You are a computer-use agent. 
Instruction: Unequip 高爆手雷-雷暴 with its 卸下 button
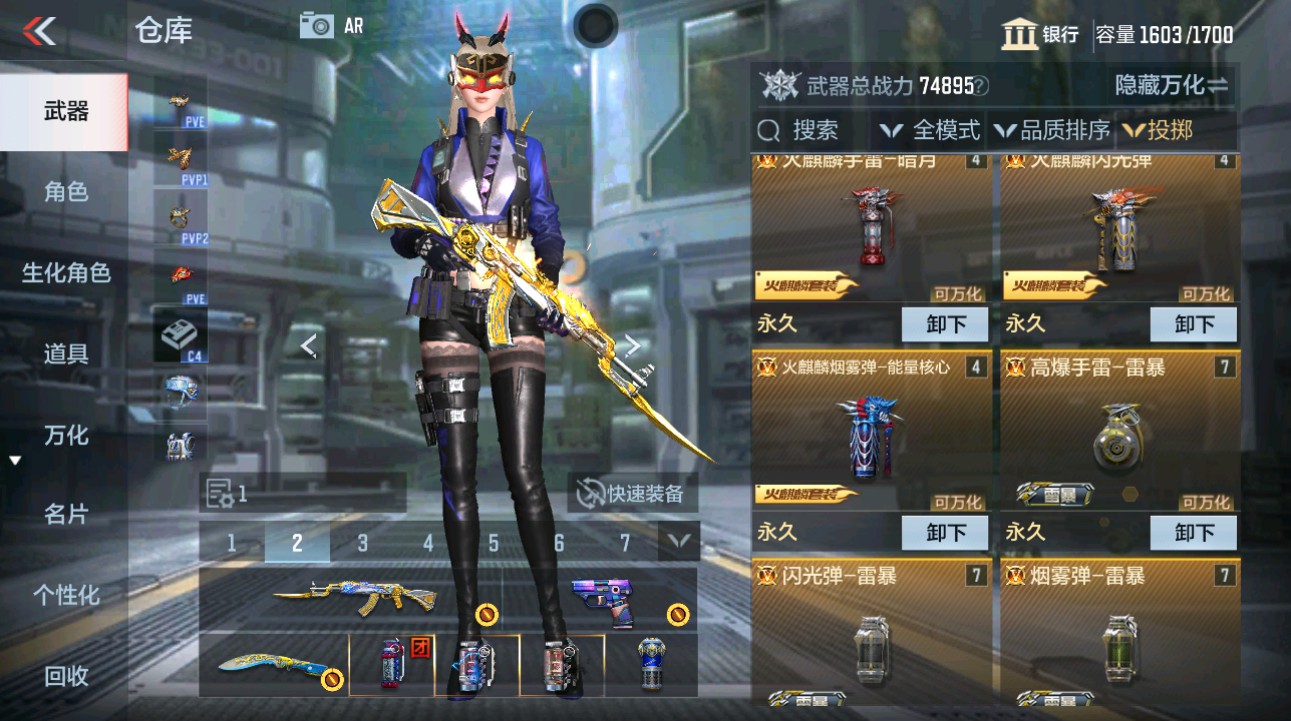pos(1192,532)
